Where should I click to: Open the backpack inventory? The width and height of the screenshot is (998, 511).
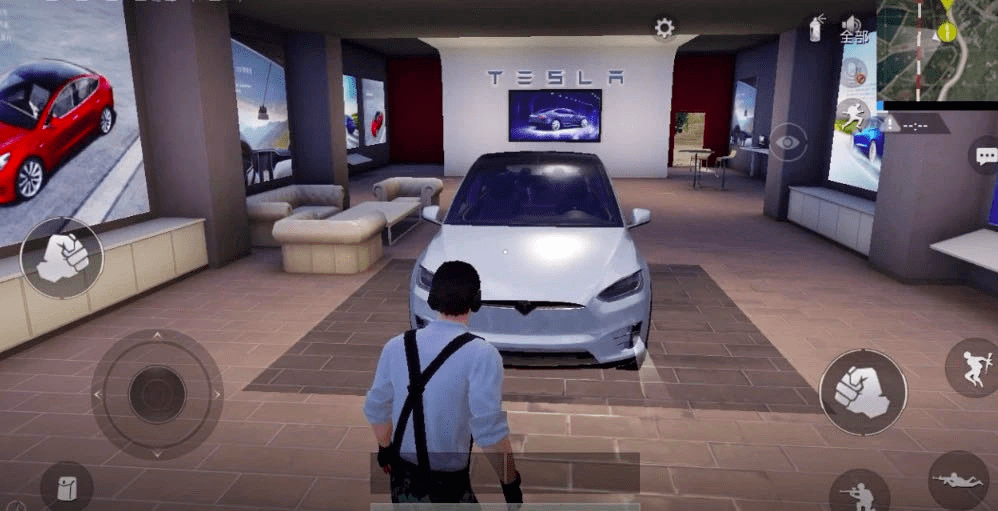(x=66, y=489)
